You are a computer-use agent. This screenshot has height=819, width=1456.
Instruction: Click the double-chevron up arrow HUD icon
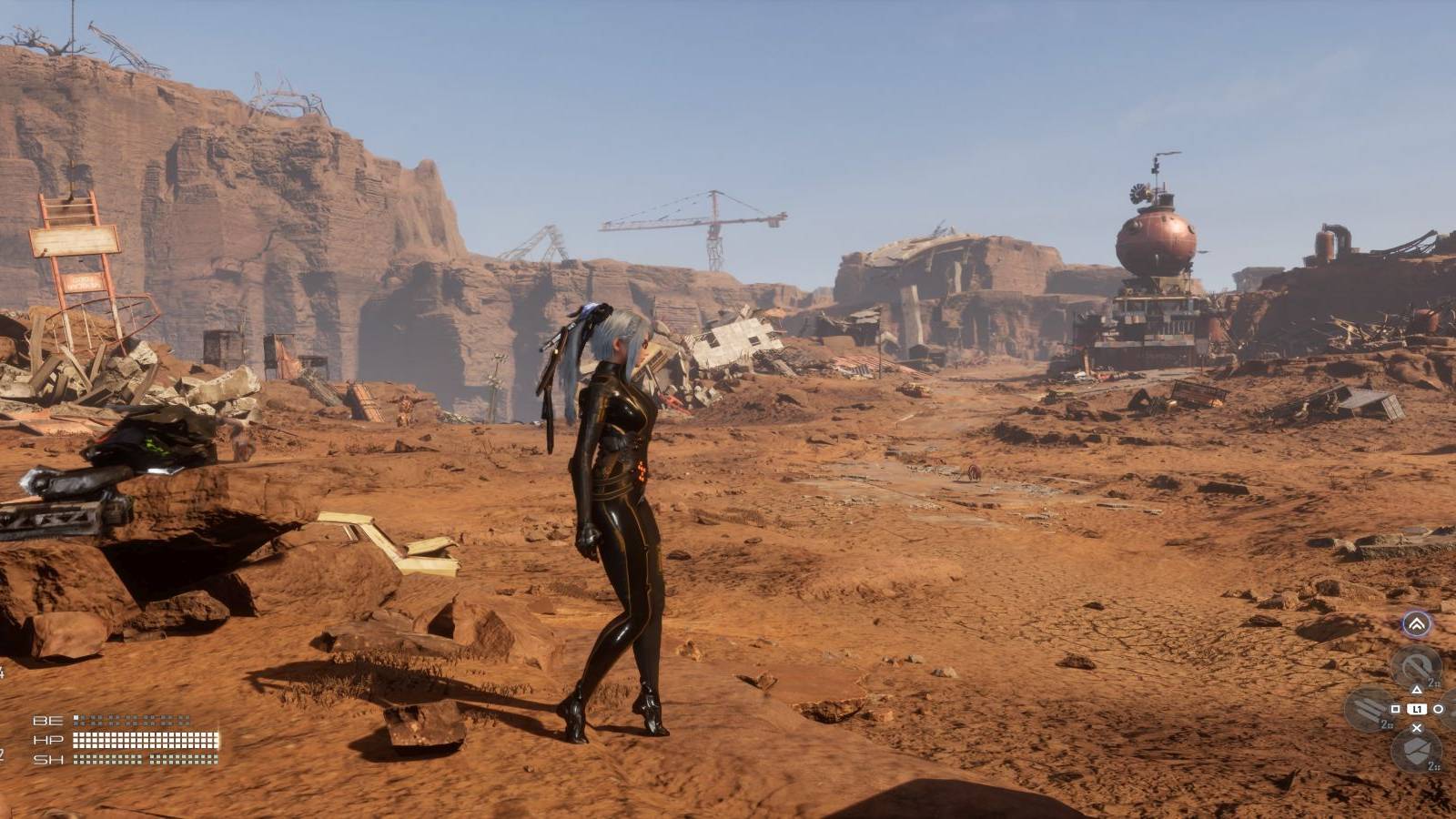coord(1418,622)
